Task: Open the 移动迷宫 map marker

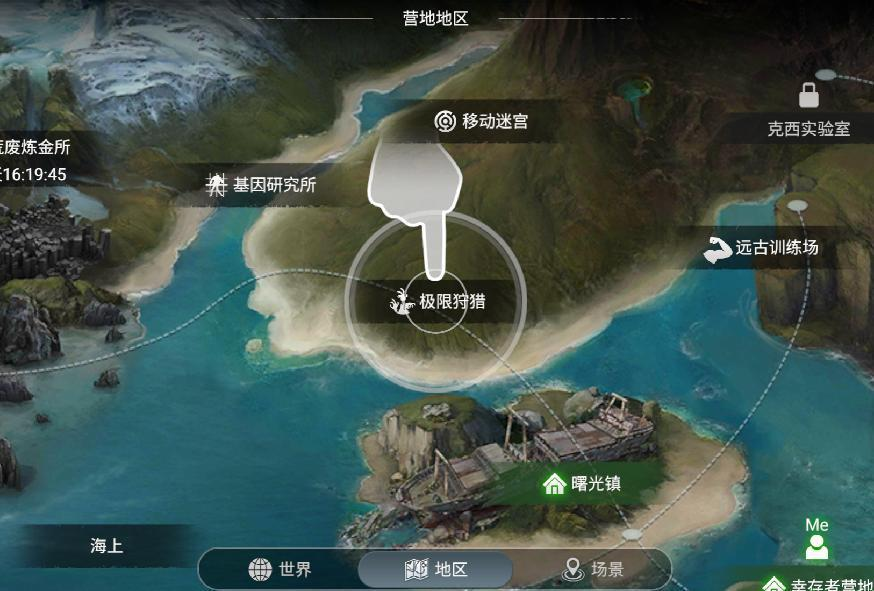Action: 482,122
